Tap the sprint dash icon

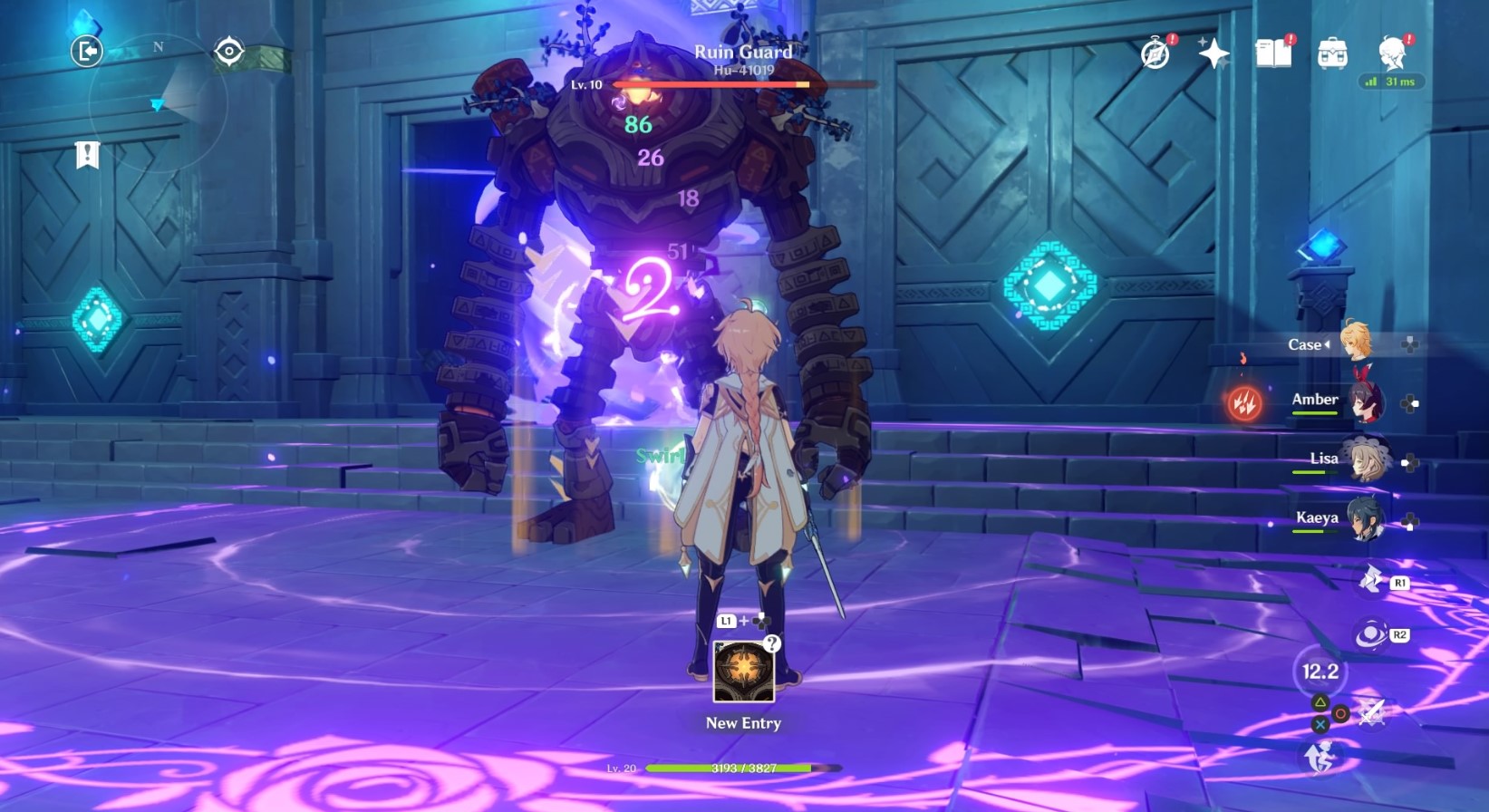(x=1320, y=756)
